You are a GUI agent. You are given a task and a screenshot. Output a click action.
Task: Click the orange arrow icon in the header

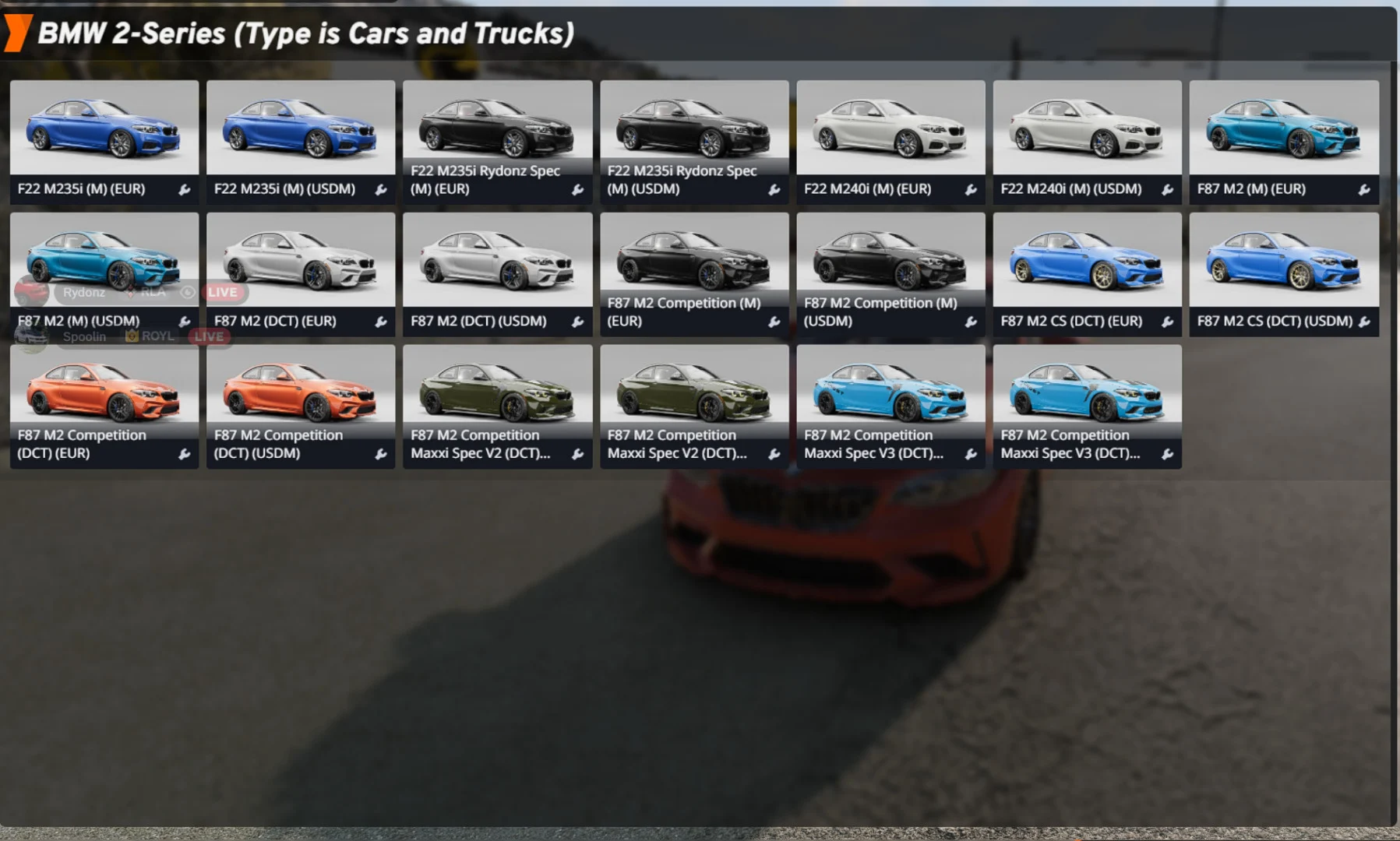click(x=19, y=33)
